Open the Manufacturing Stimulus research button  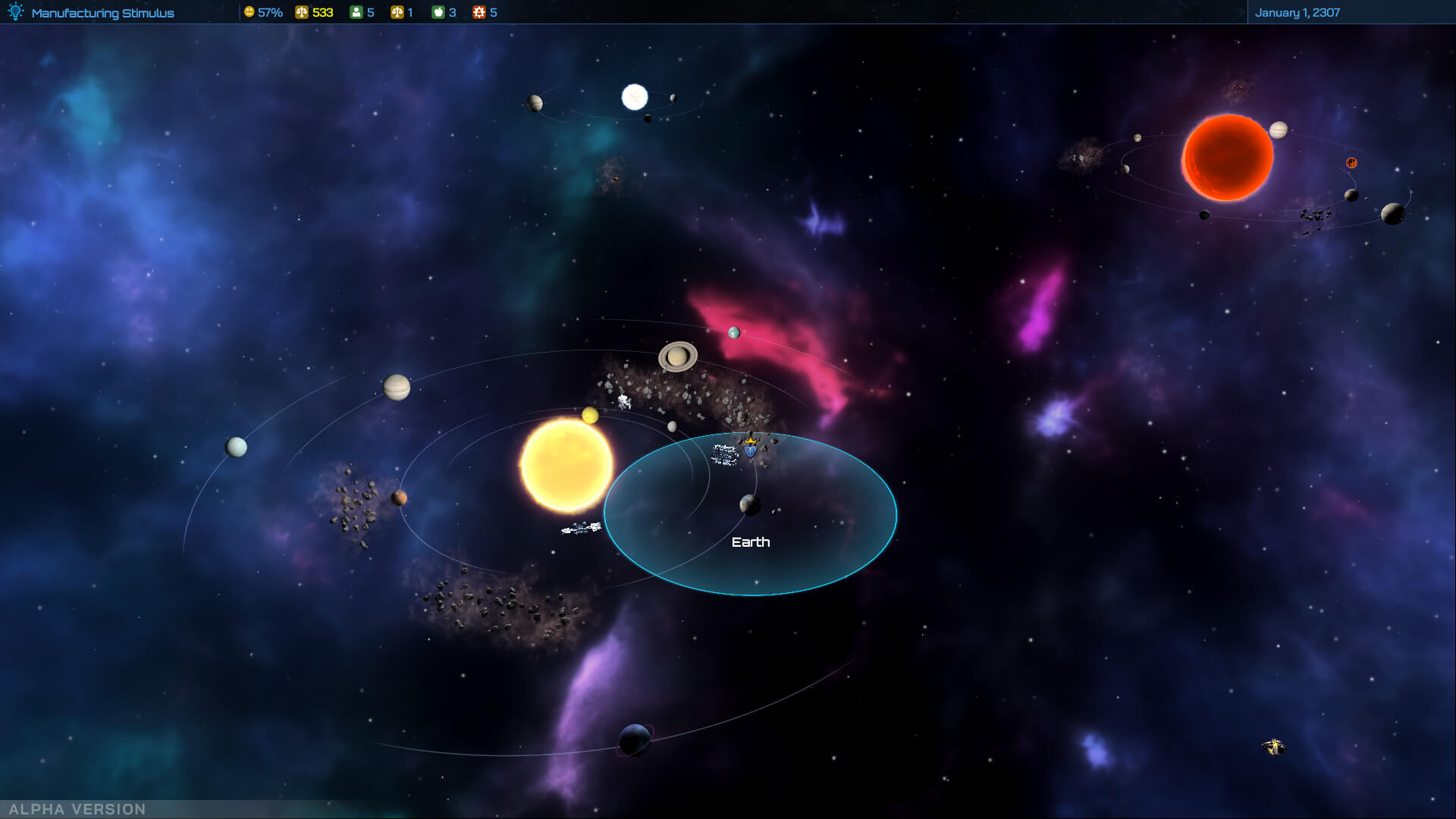click(x=93, y=13)
